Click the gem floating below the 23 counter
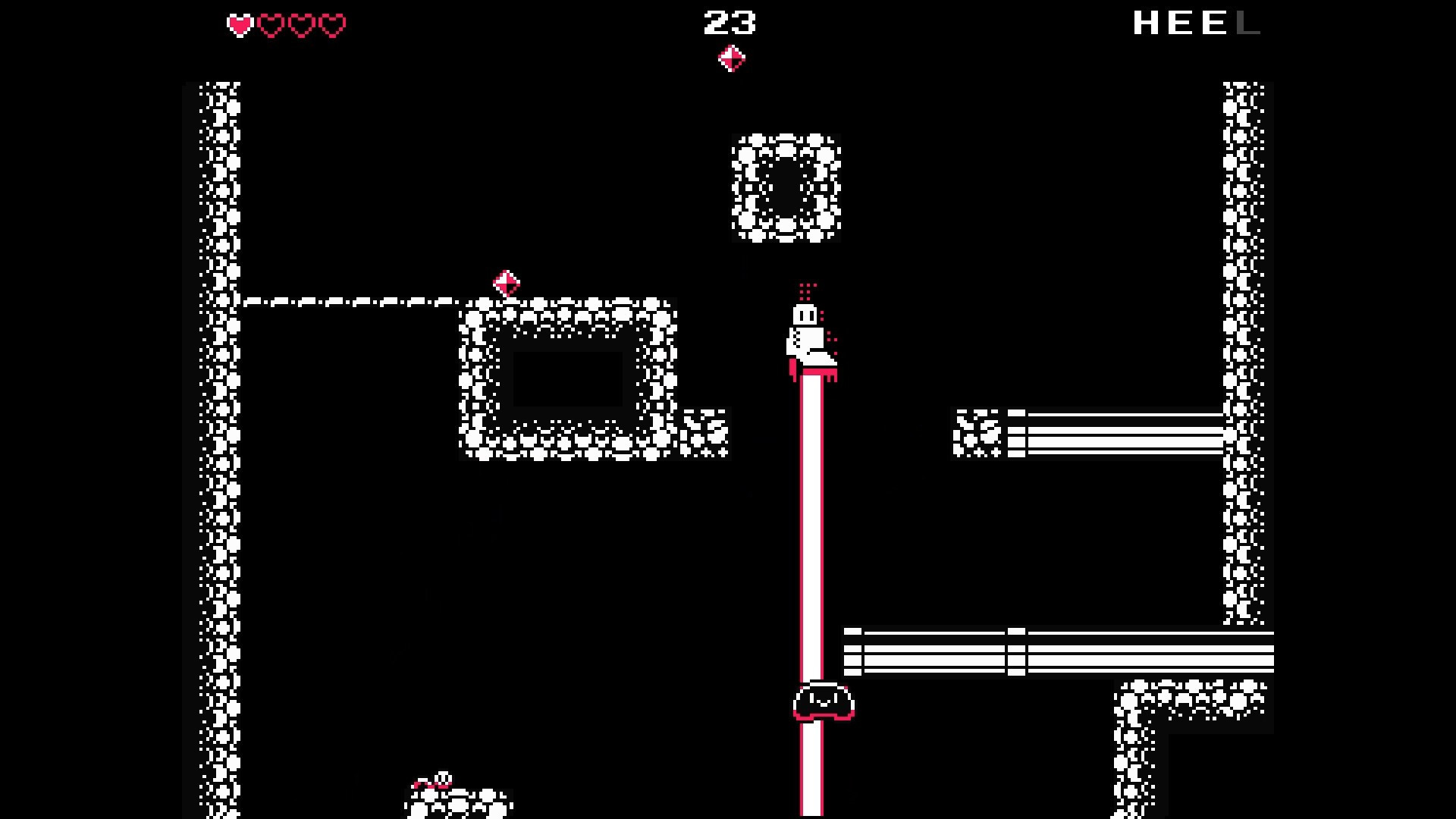The image size is (1456, 819). point(732,56)
